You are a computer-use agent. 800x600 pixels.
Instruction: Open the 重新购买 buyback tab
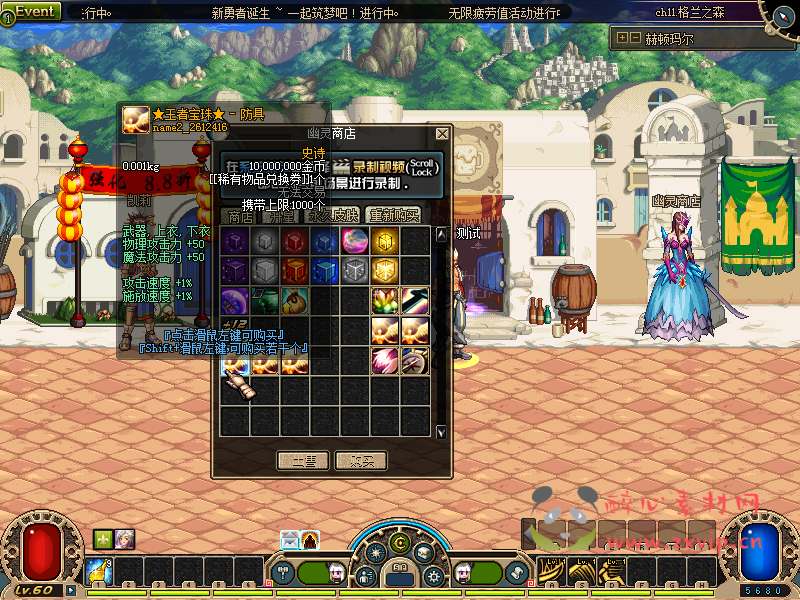click(x=394, y=215)
